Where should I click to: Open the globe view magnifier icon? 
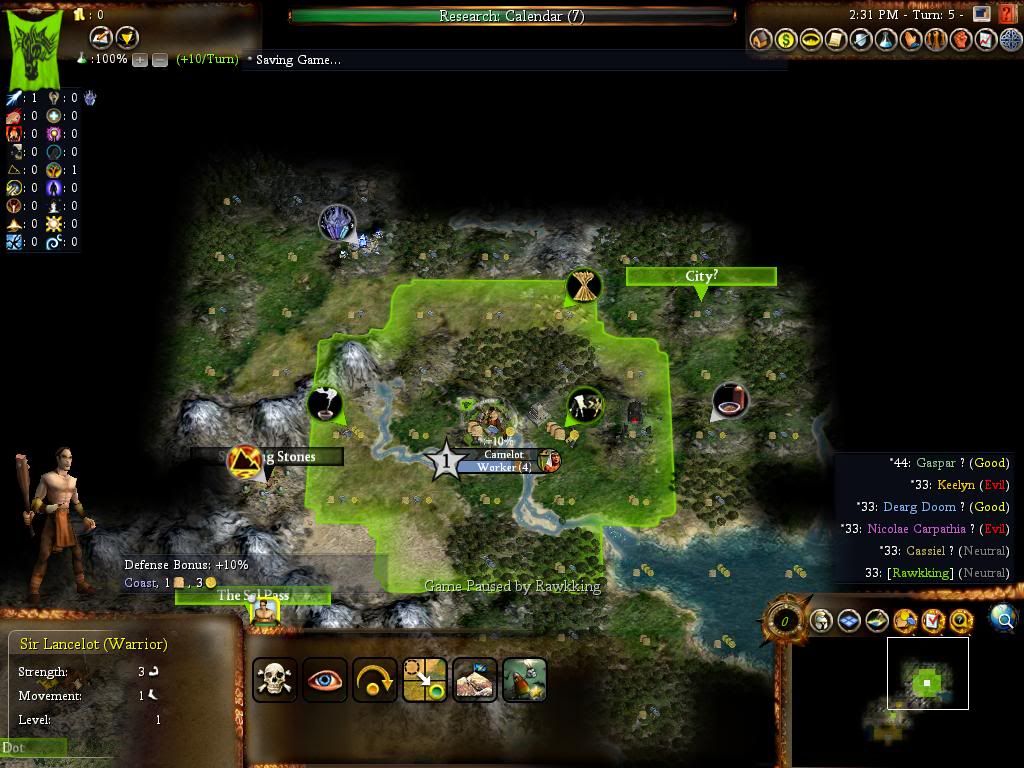coord(1003,619)
